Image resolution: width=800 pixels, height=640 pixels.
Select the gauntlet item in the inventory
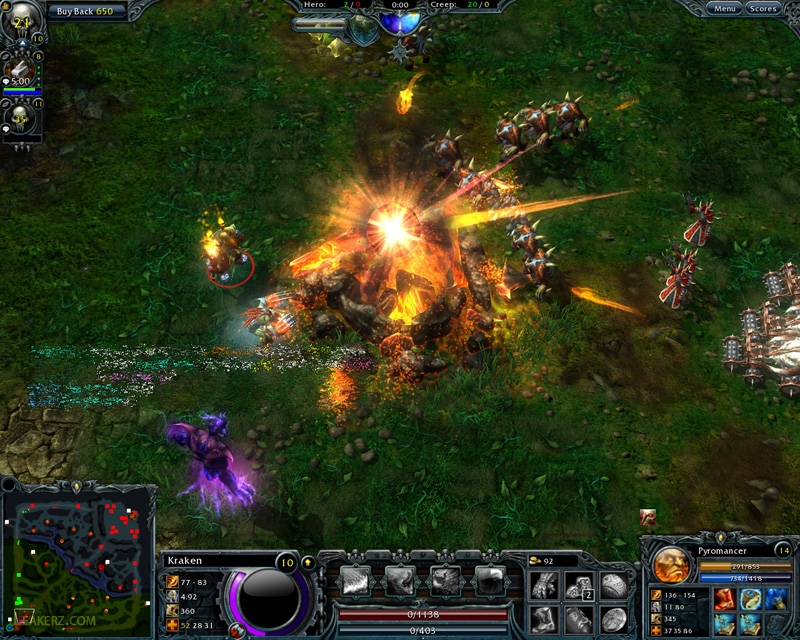[545, 585]
